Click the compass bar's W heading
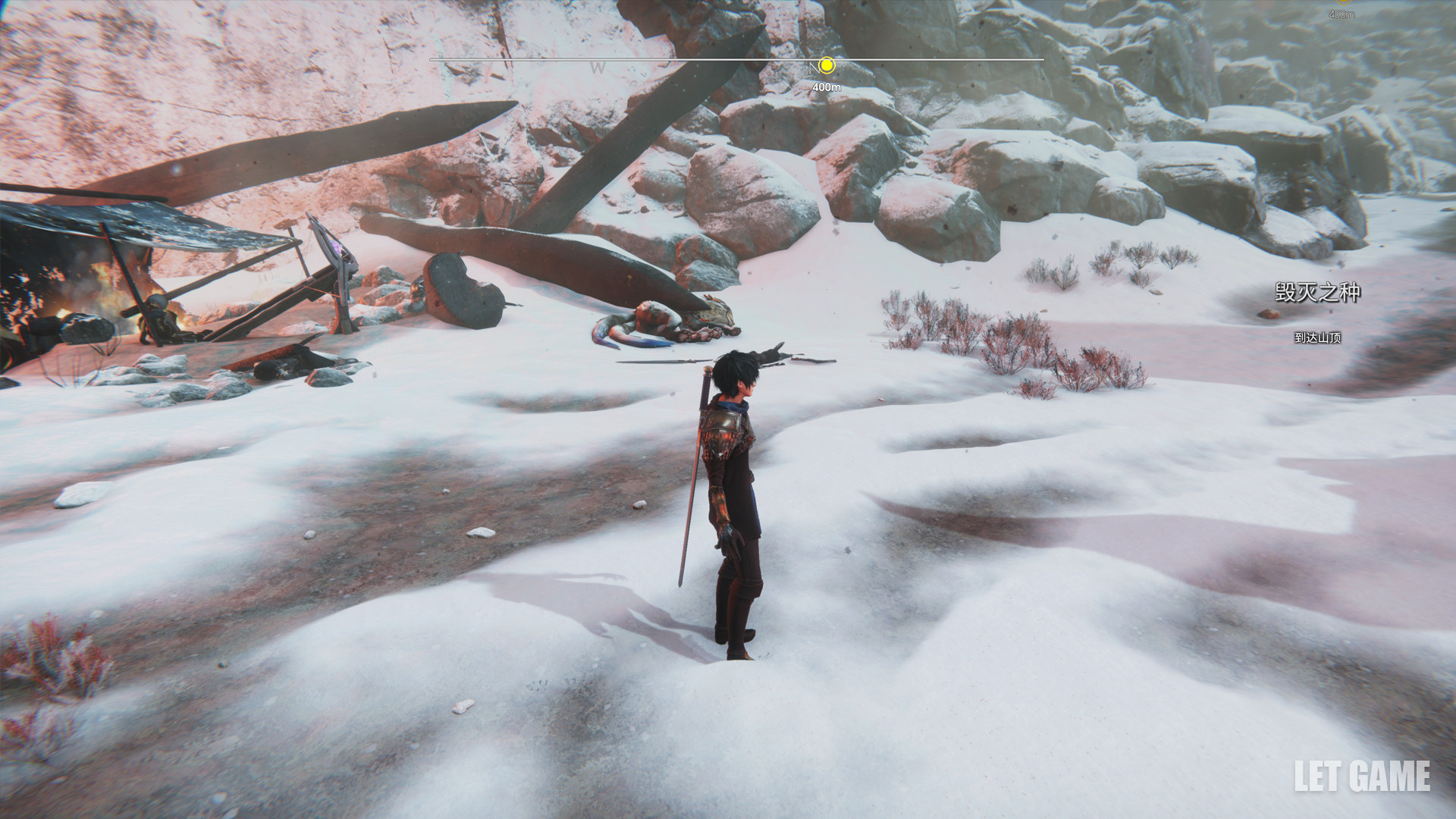Screen dimensions: 1456x819 click(x=598, y=68)
